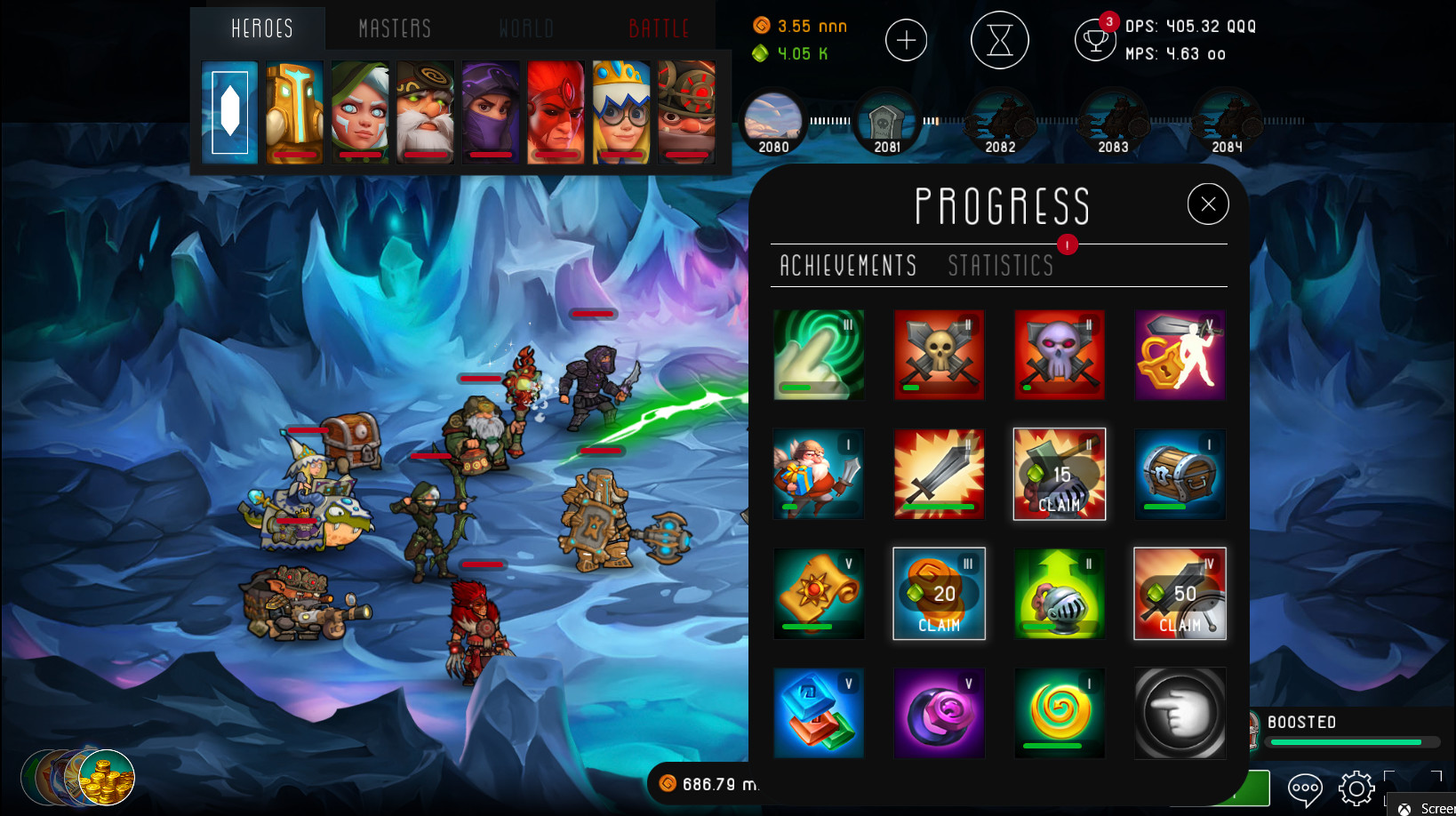Switch to the STATISTICS tab
Image resolution: width=1456 pixels, height=816 pixels.
click(x=1000, y=266)
